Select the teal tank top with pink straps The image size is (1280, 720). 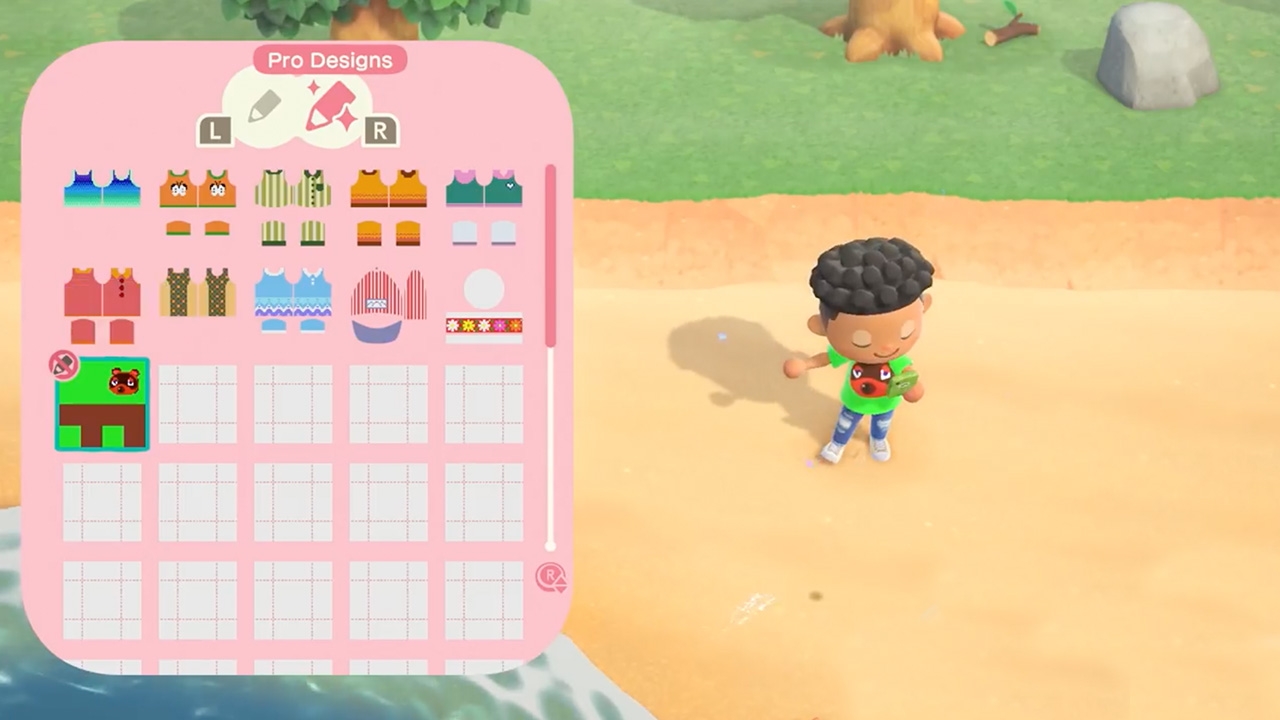coord(483,186)
